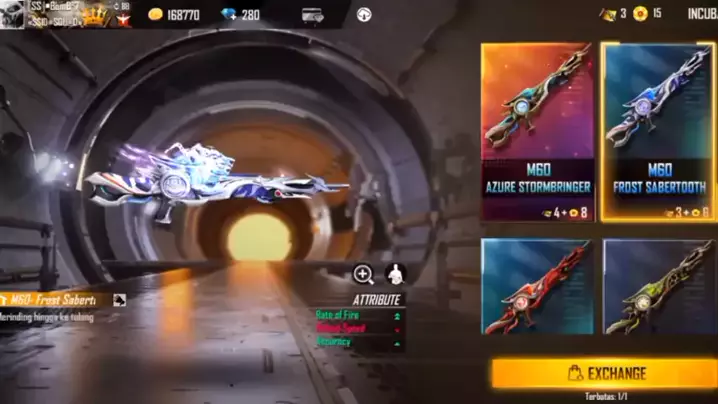
Task: Click the round white icon in top bar
Action: tap(364, 15)
